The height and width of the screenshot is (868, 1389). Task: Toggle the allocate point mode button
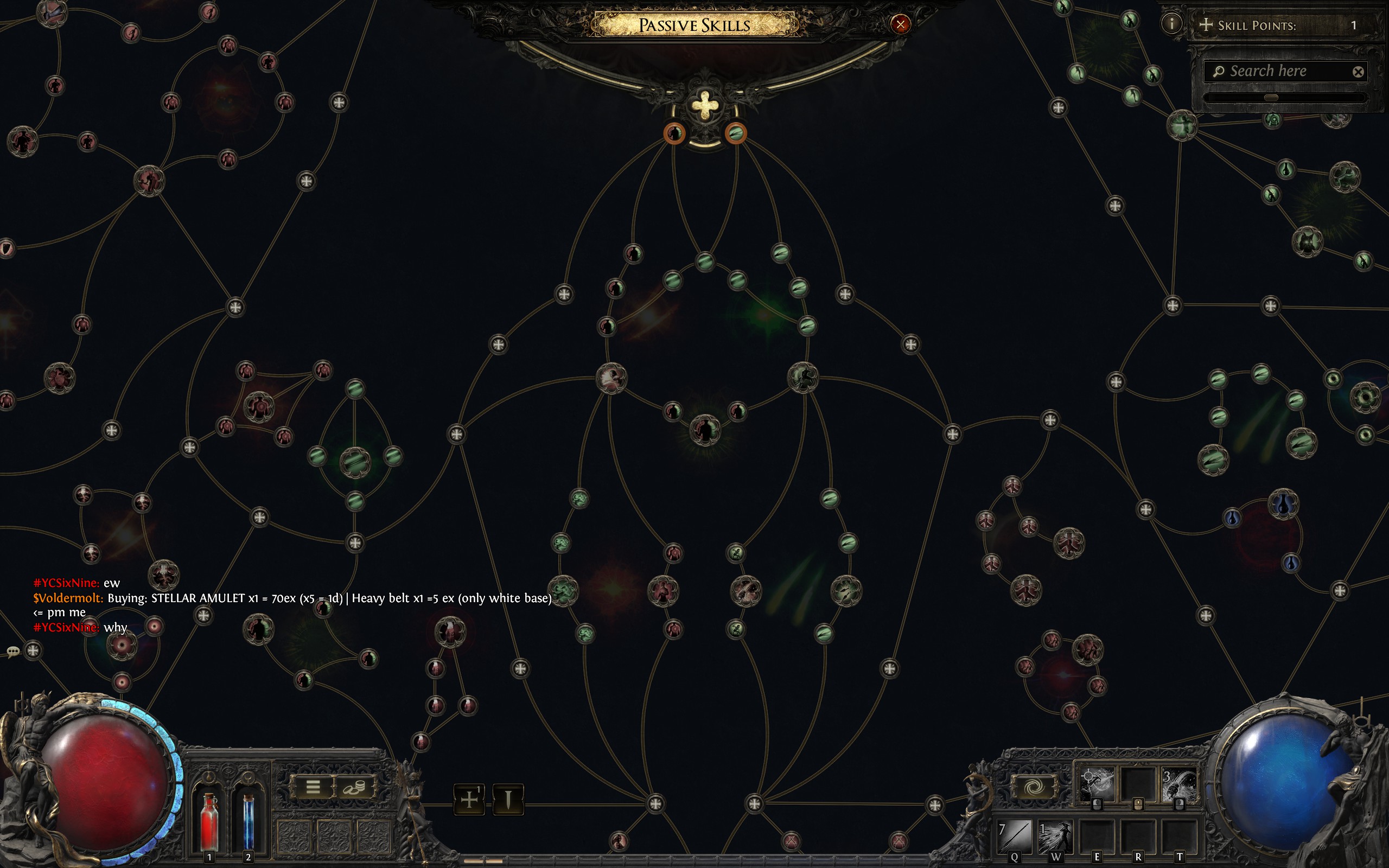469,800
